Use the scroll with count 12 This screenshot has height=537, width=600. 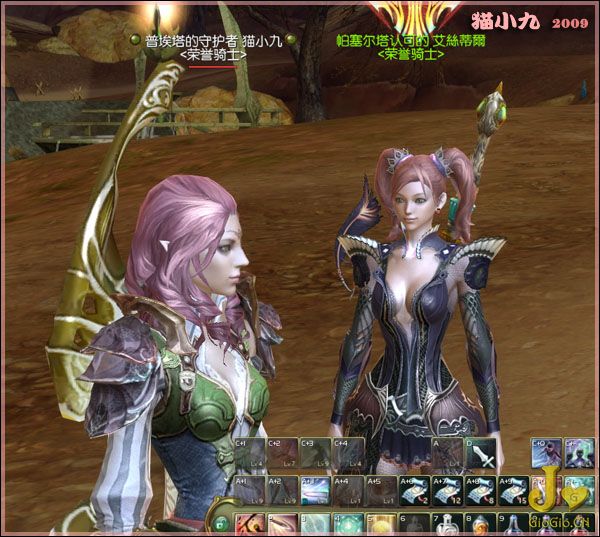[447, 490]
